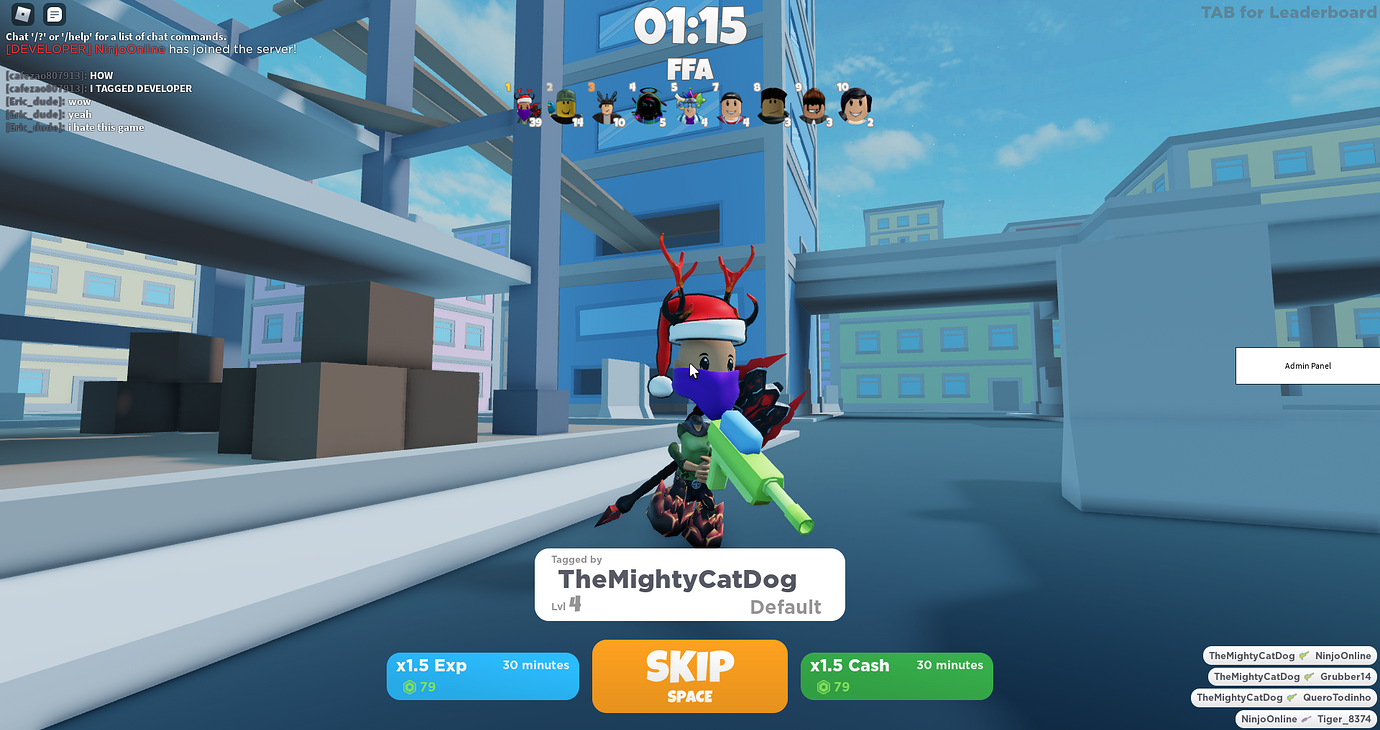Click the TheMightyCatDog tagged QueroTodinho entry
The image size is (1380, 730).
[x=1284, y=697]
